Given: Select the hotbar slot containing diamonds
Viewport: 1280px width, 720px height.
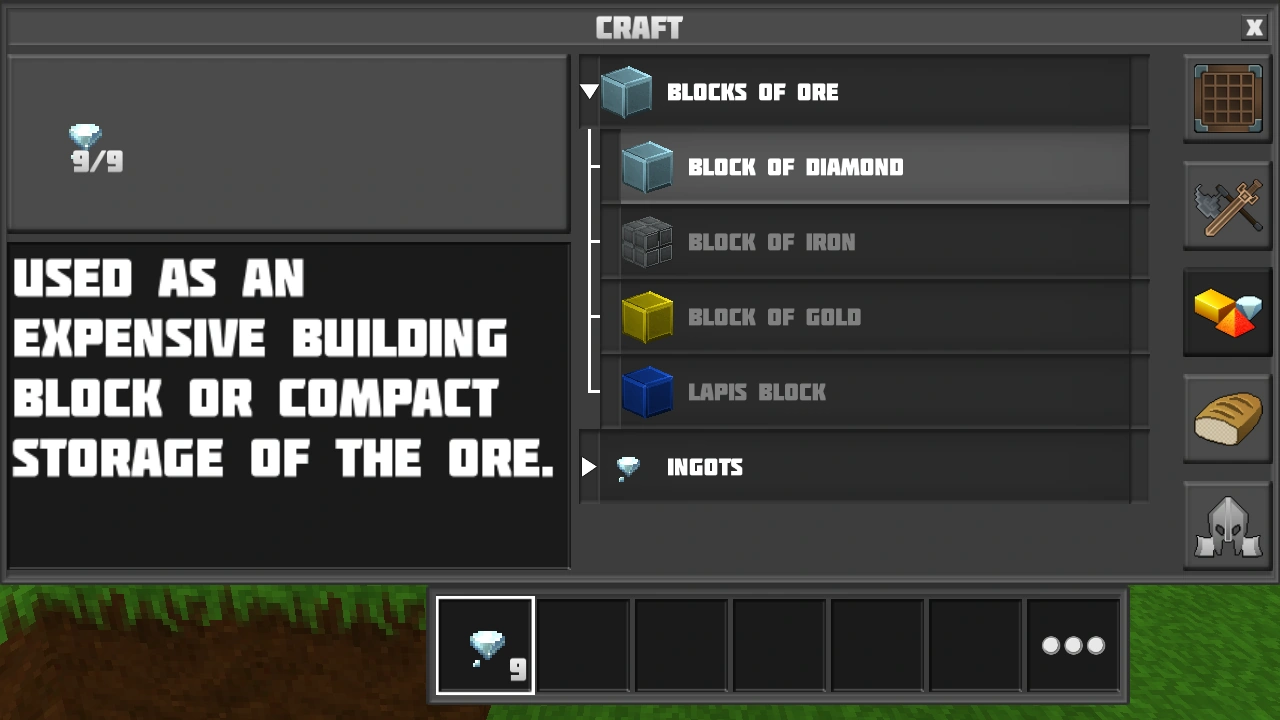Looking at the screenshot, I should [484, 645].
